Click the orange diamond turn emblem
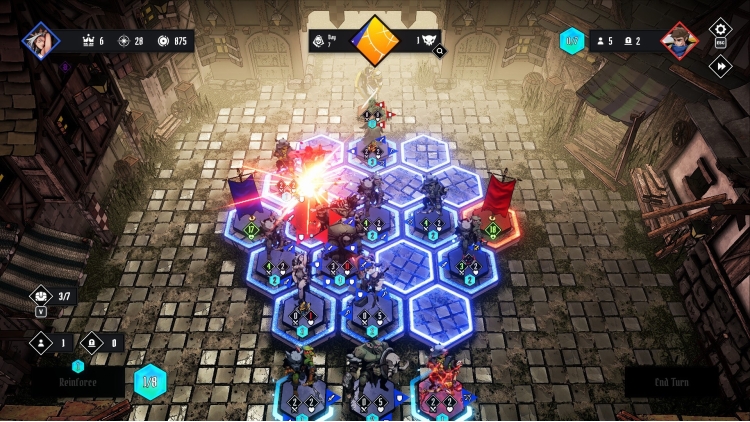Viewport: 750px width, 422px height. pos(375,41)
